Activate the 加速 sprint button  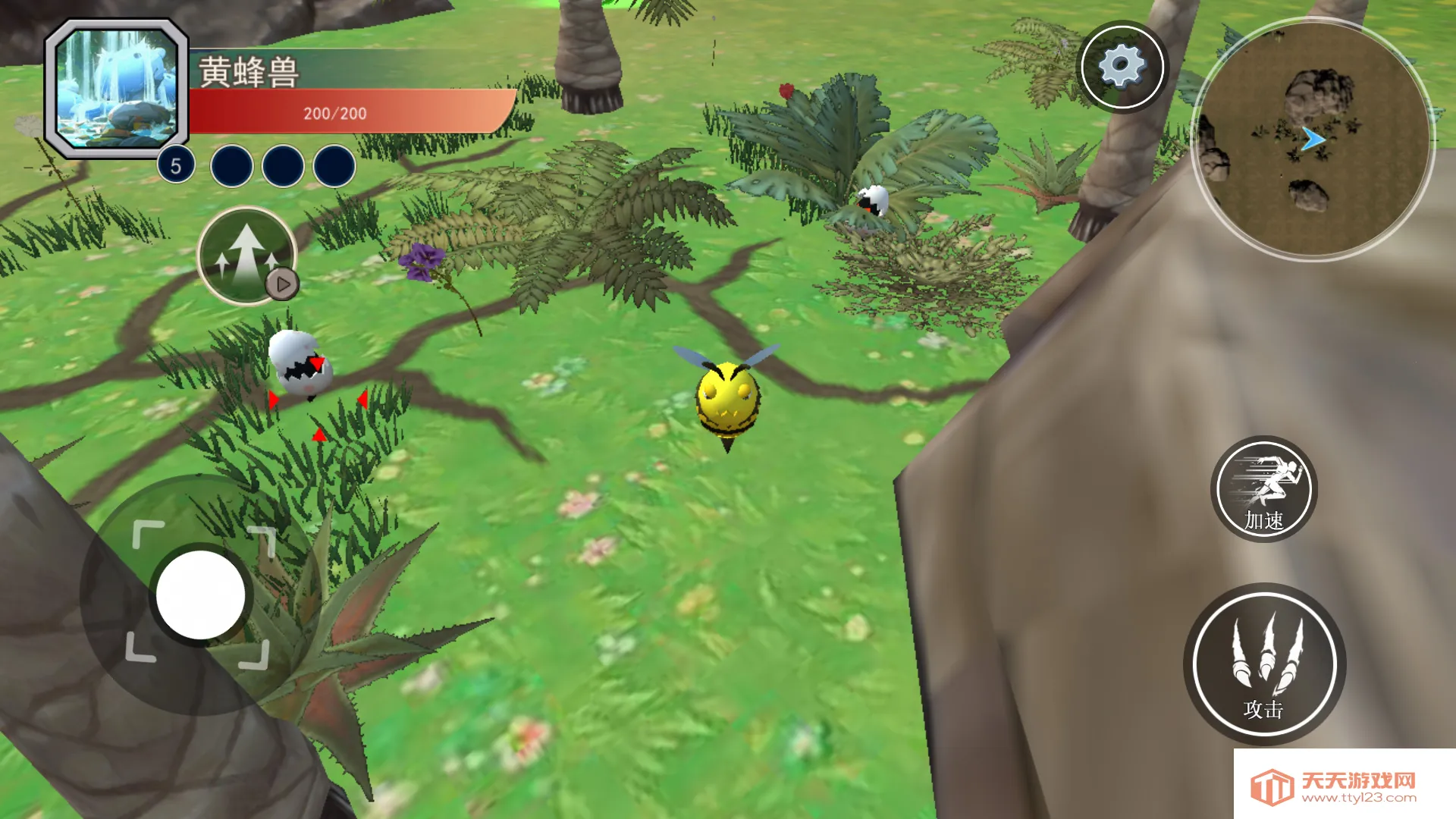coord(1264,489)
